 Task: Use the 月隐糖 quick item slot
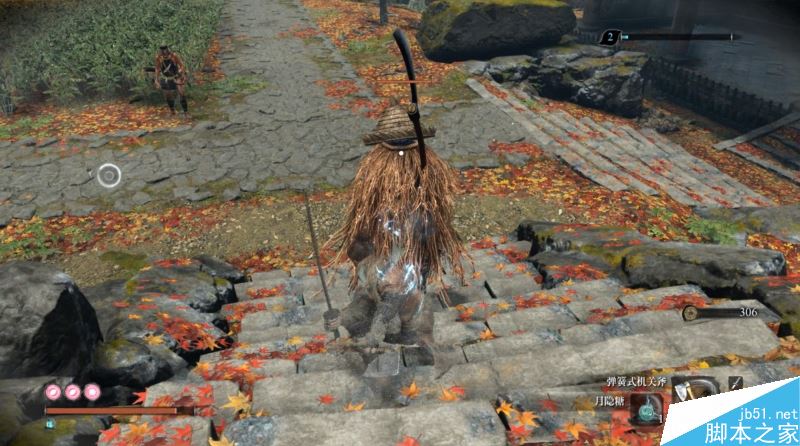coord(649,408)
